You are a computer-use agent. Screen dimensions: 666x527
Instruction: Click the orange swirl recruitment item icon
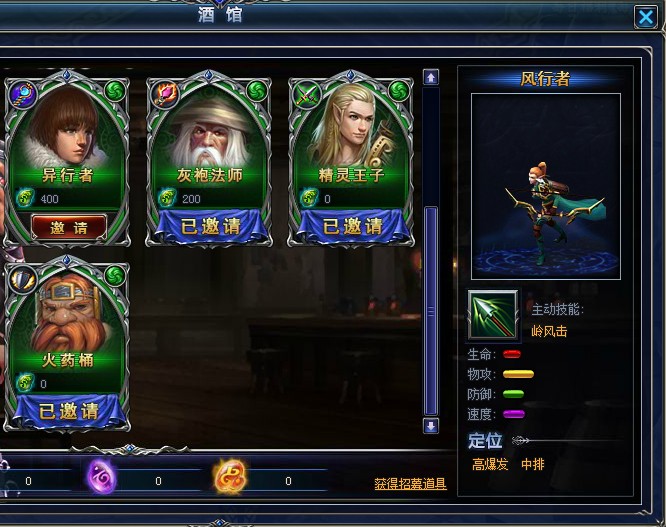coord(228,478)
